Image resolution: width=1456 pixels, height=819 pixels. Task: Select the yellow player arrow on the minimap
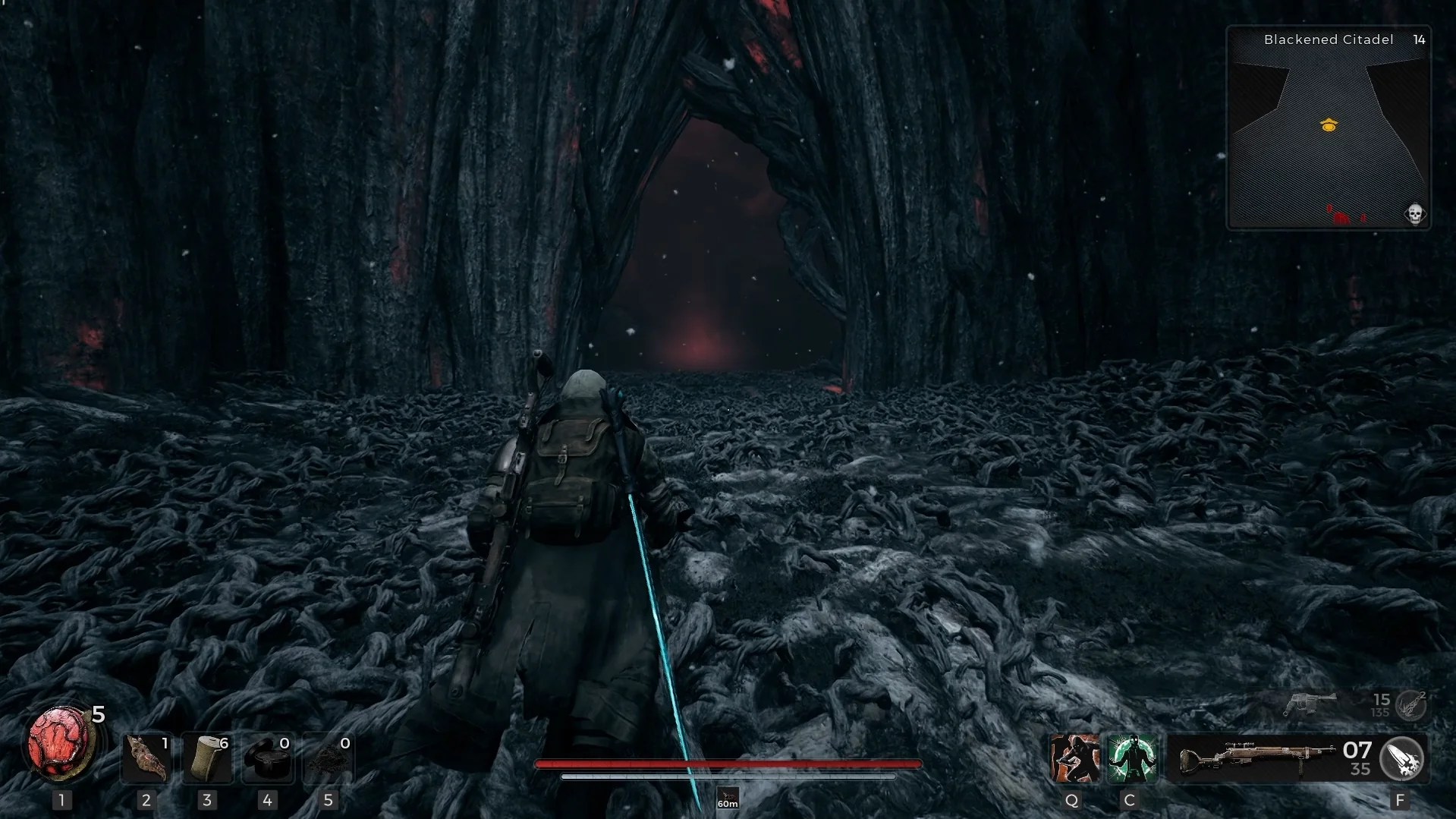(x=1329, y=125)
